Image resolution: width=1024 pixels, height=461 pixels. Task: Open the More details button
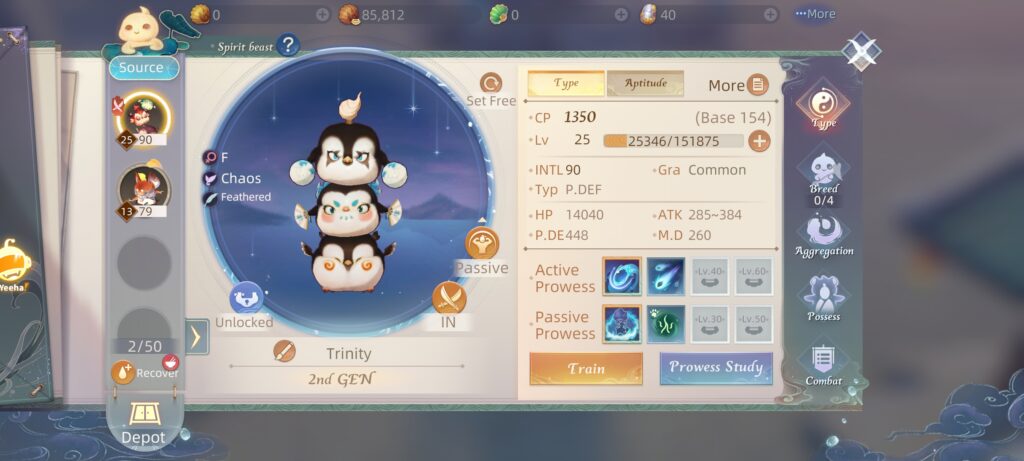click(x=738, y=85)
